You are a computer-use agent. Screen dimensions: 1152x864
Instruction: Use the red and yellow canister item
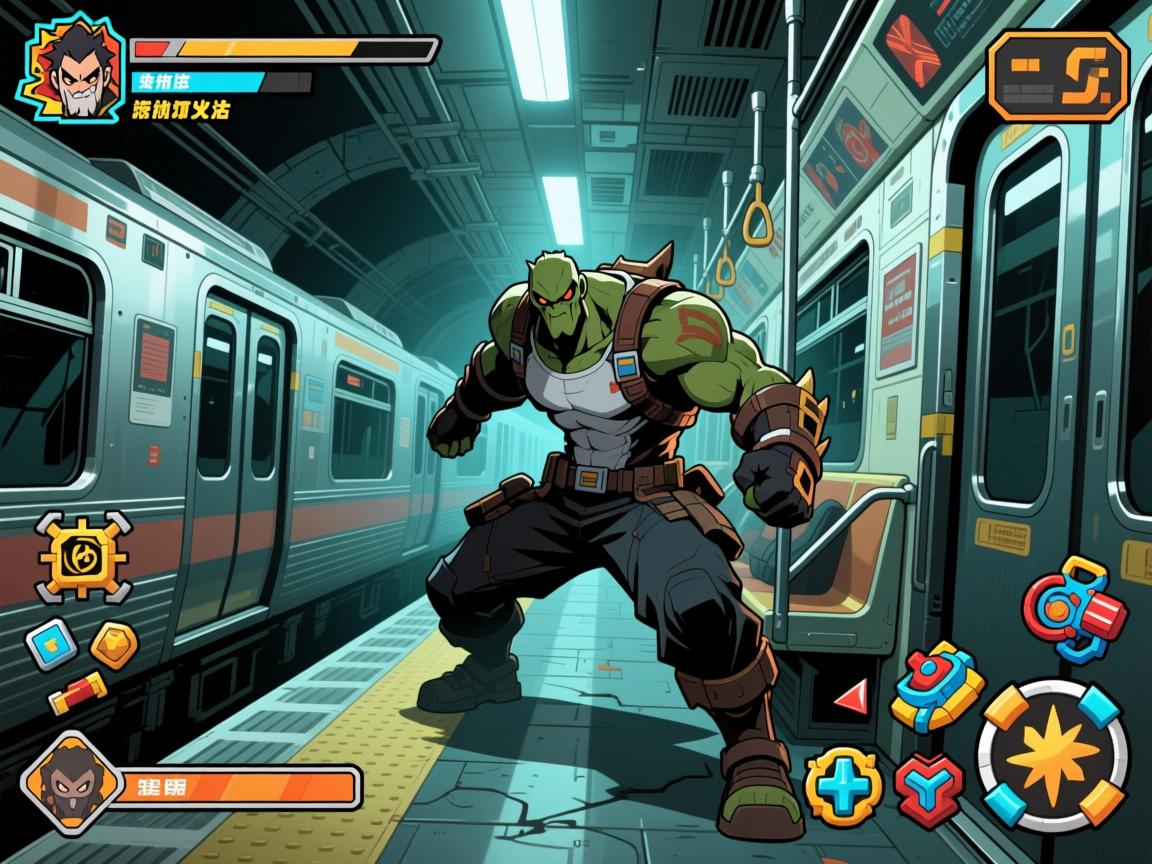click(x=78, y=693)
